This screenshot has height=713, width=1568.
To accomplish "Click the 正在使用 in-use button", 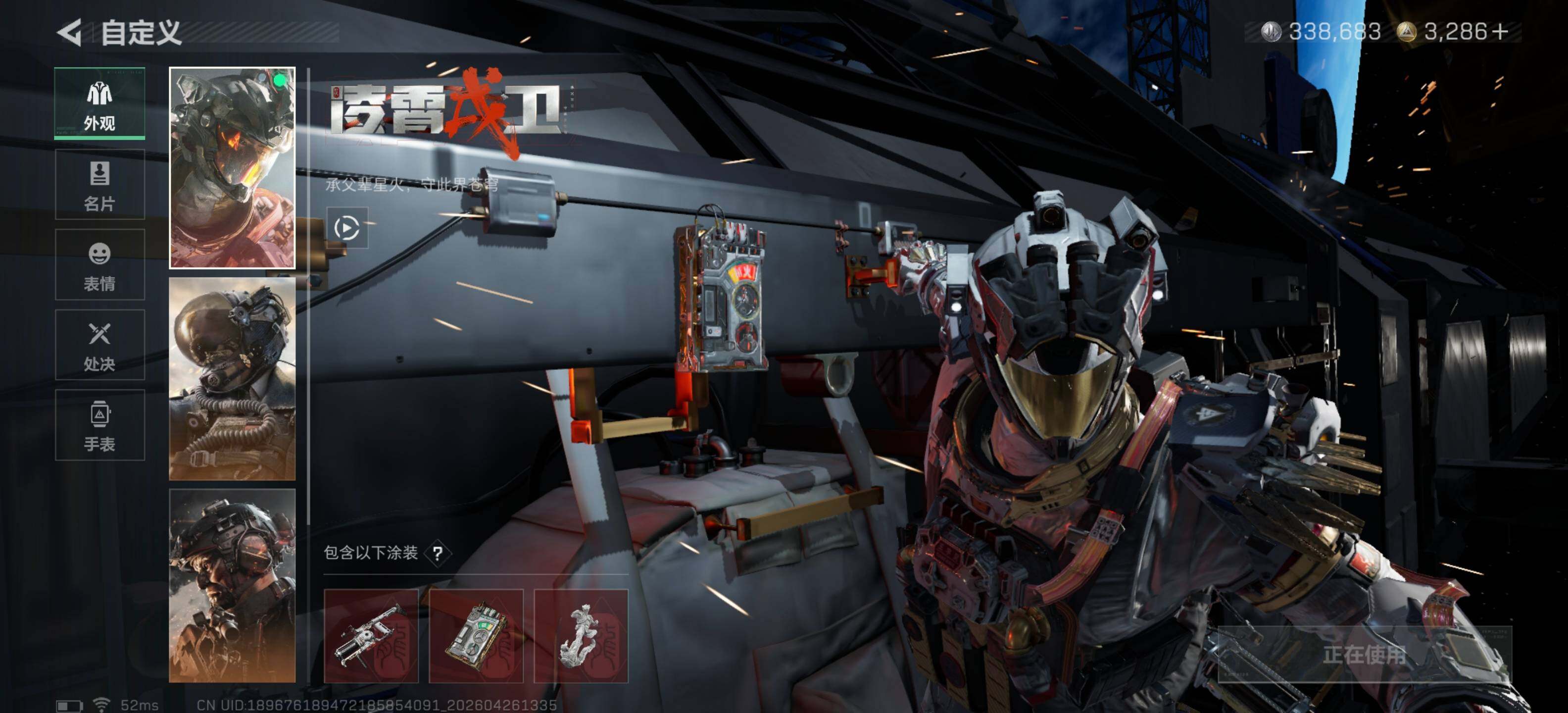I will coord(1364,655).
